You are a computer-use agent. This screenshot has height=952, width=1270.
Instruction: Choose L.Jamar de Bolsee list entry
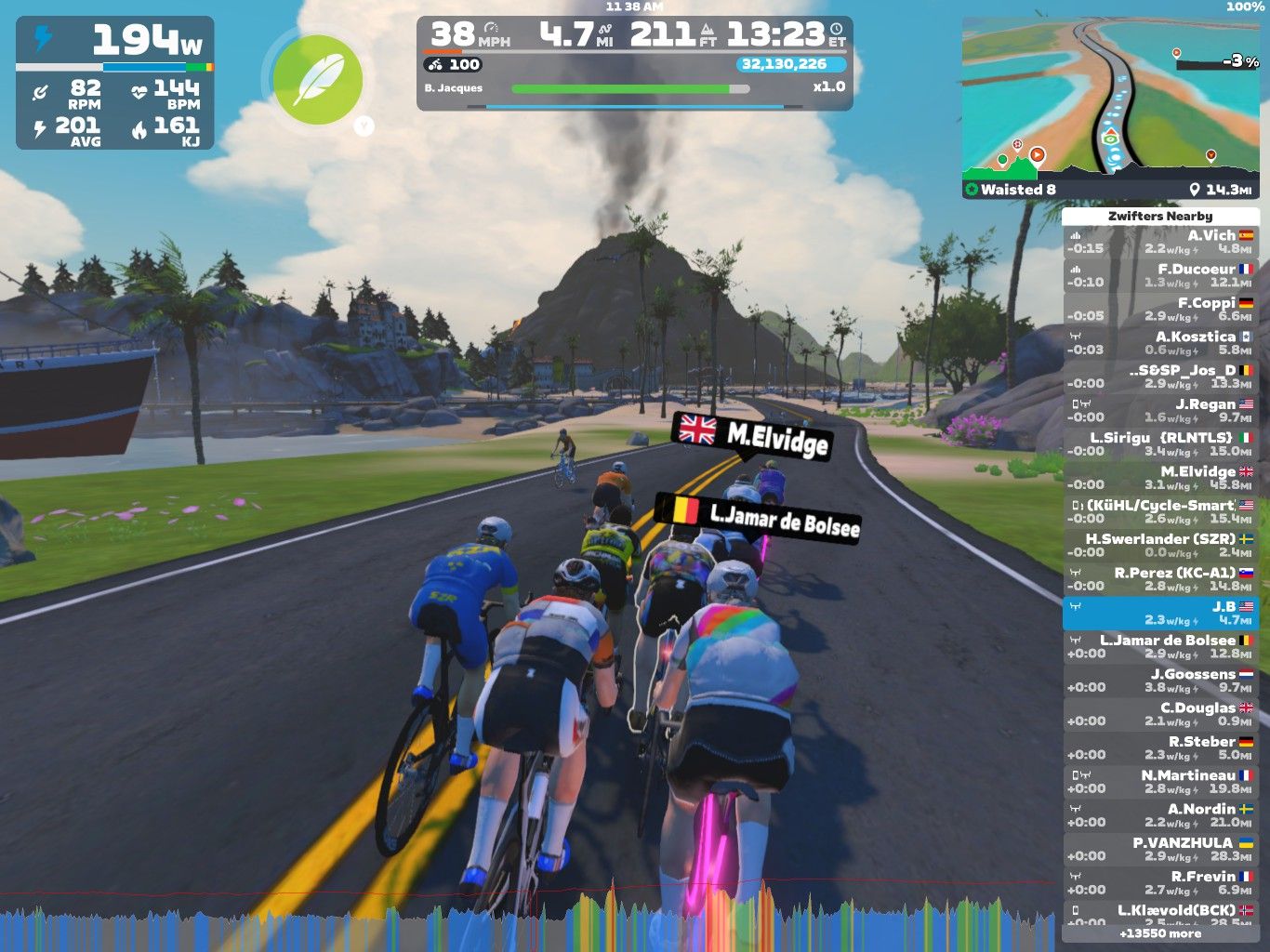[1160, 647]
